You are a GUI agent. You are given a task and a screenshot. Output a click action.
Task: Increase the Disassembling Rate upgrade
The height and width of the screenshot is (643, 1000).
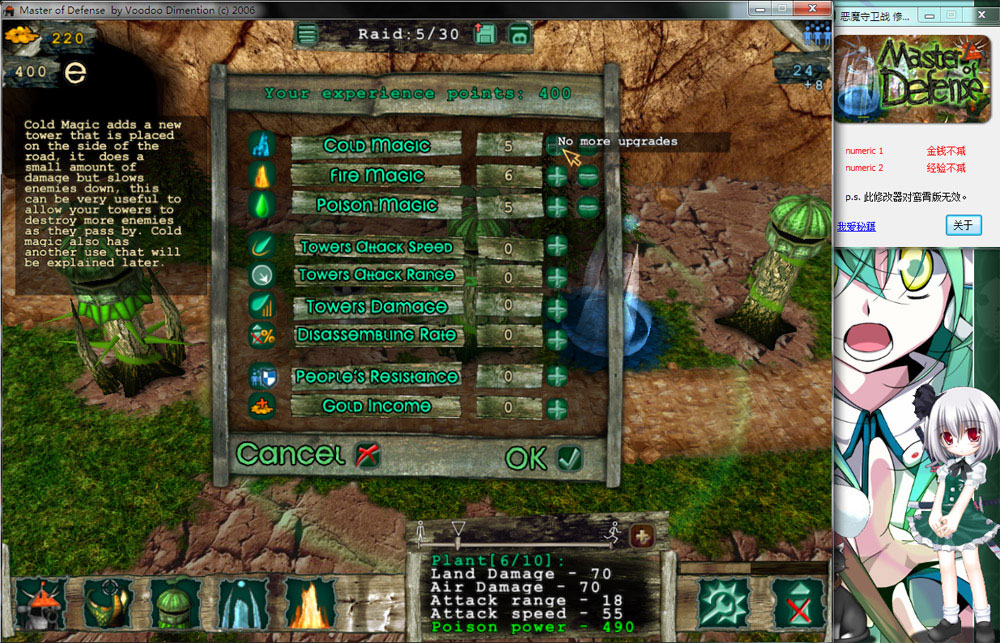[x=557, y=337]
